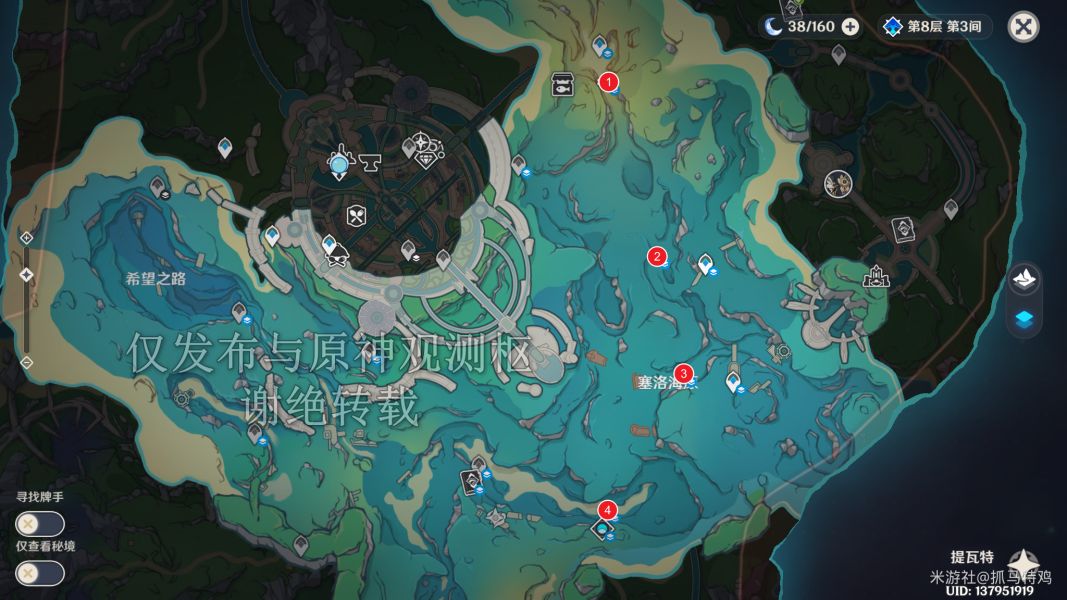The image size is (1067, 600).
Task: Zoom out the map with the minus button
Action: (x=27, y=362)
